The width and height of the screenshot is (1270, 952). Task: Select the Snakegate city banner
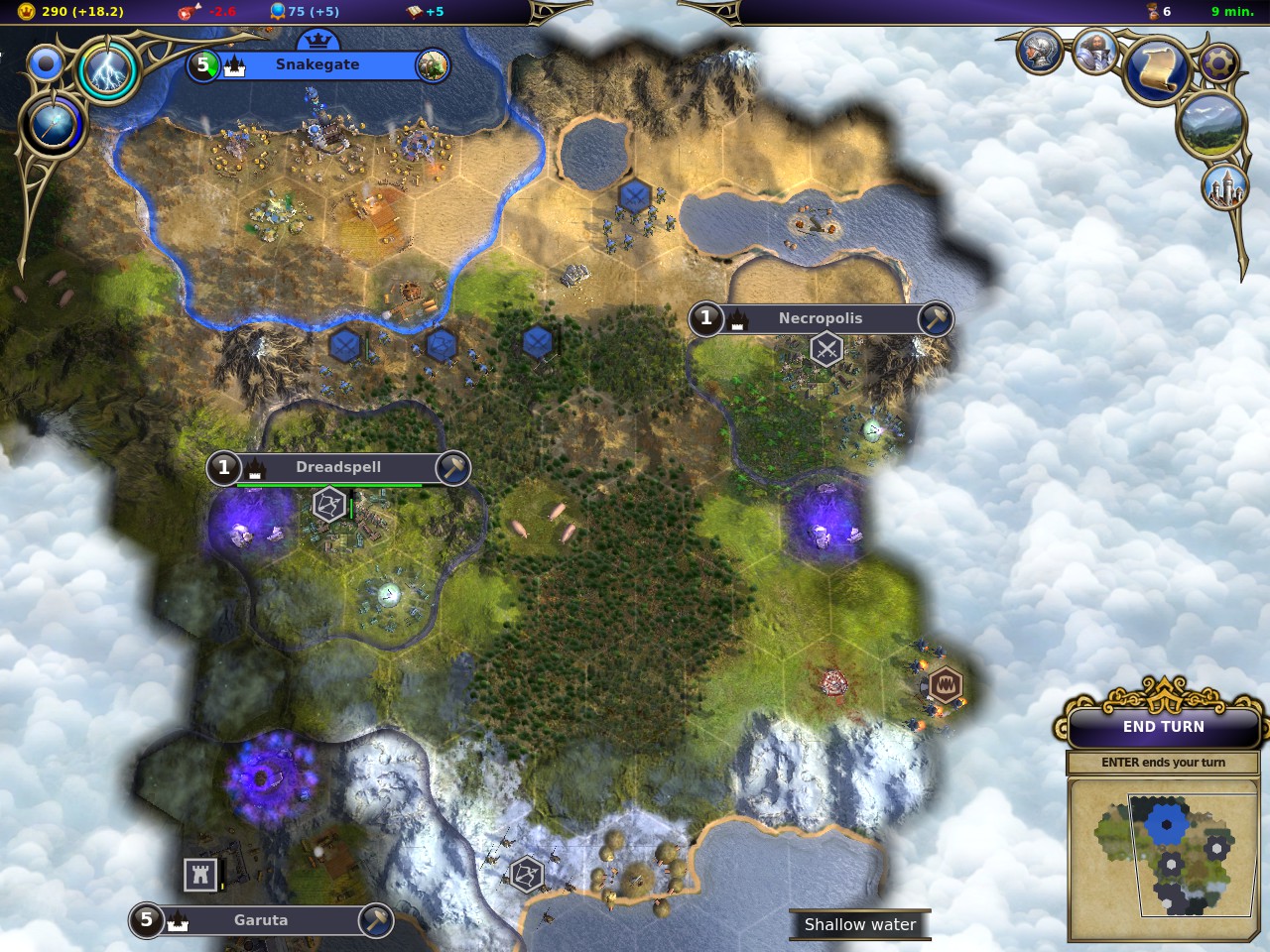317,65
